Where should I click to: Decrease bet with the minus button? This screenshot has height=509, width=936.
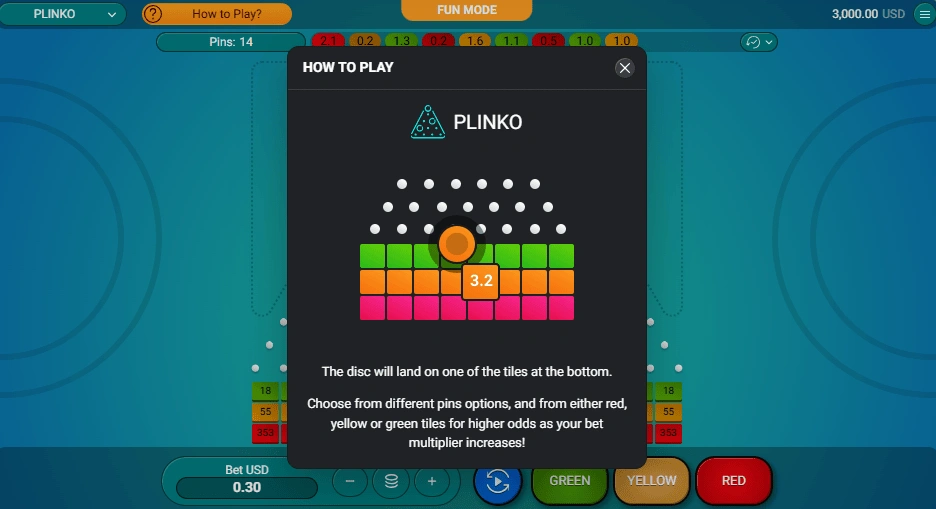click(350, 481)
